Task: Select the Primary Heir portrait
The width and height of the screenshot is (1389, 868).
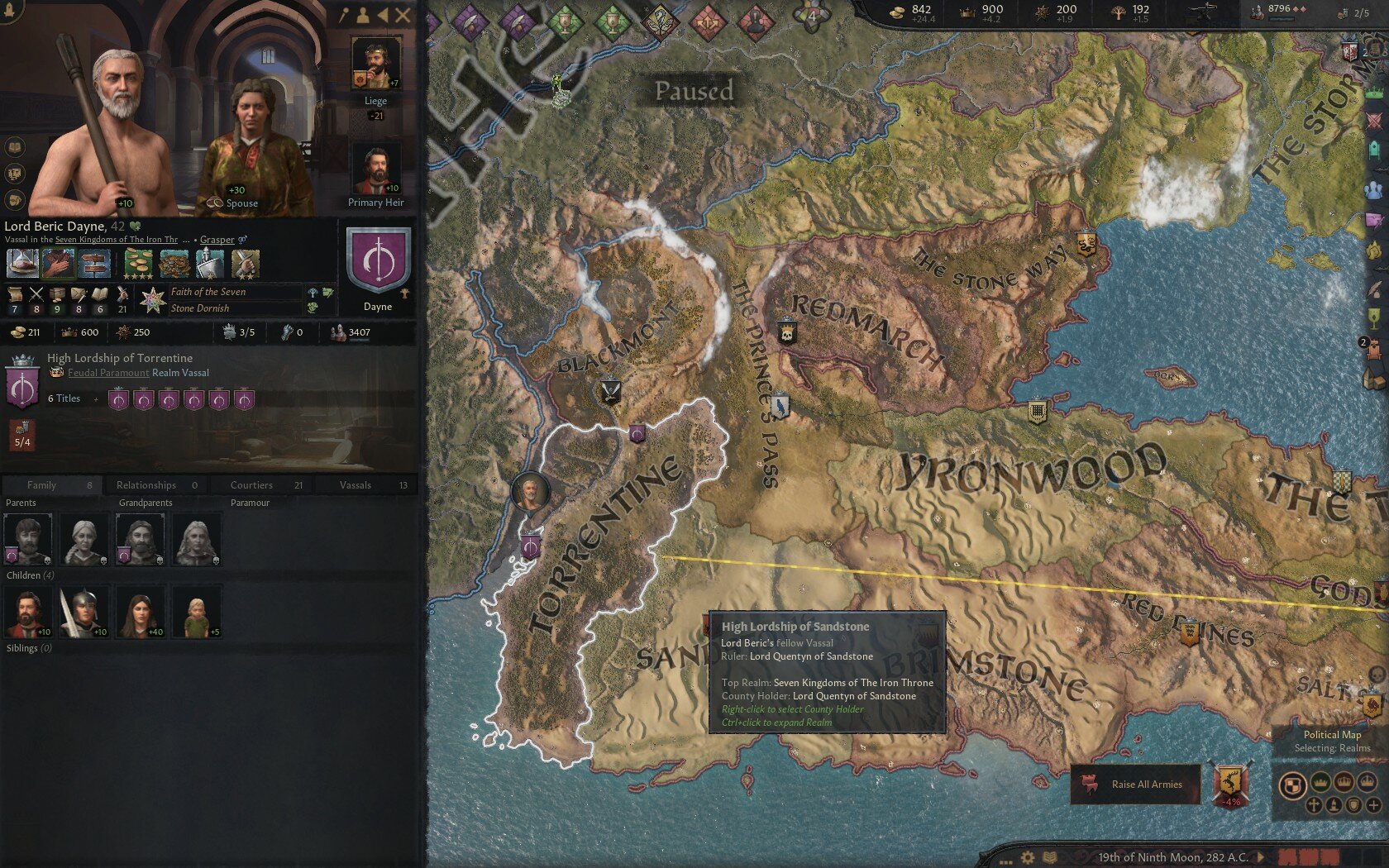Action: (376, 169)
